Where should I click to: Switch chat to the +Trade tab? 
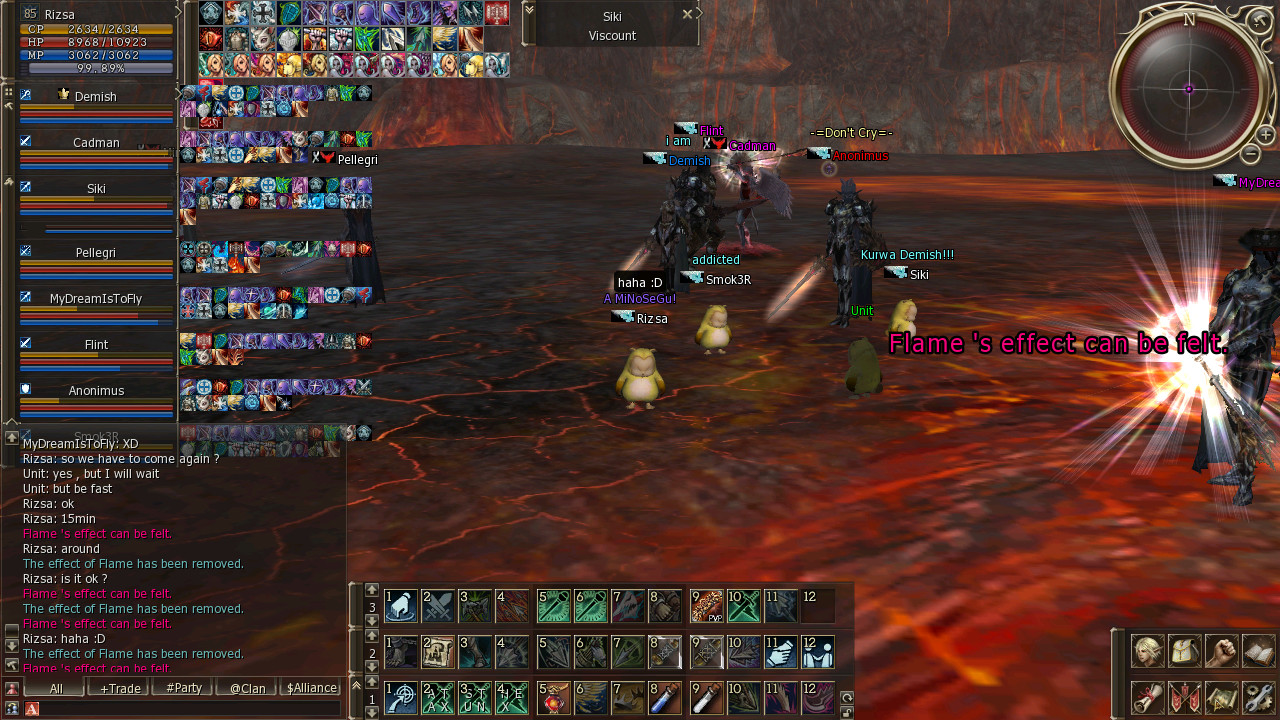119,688
